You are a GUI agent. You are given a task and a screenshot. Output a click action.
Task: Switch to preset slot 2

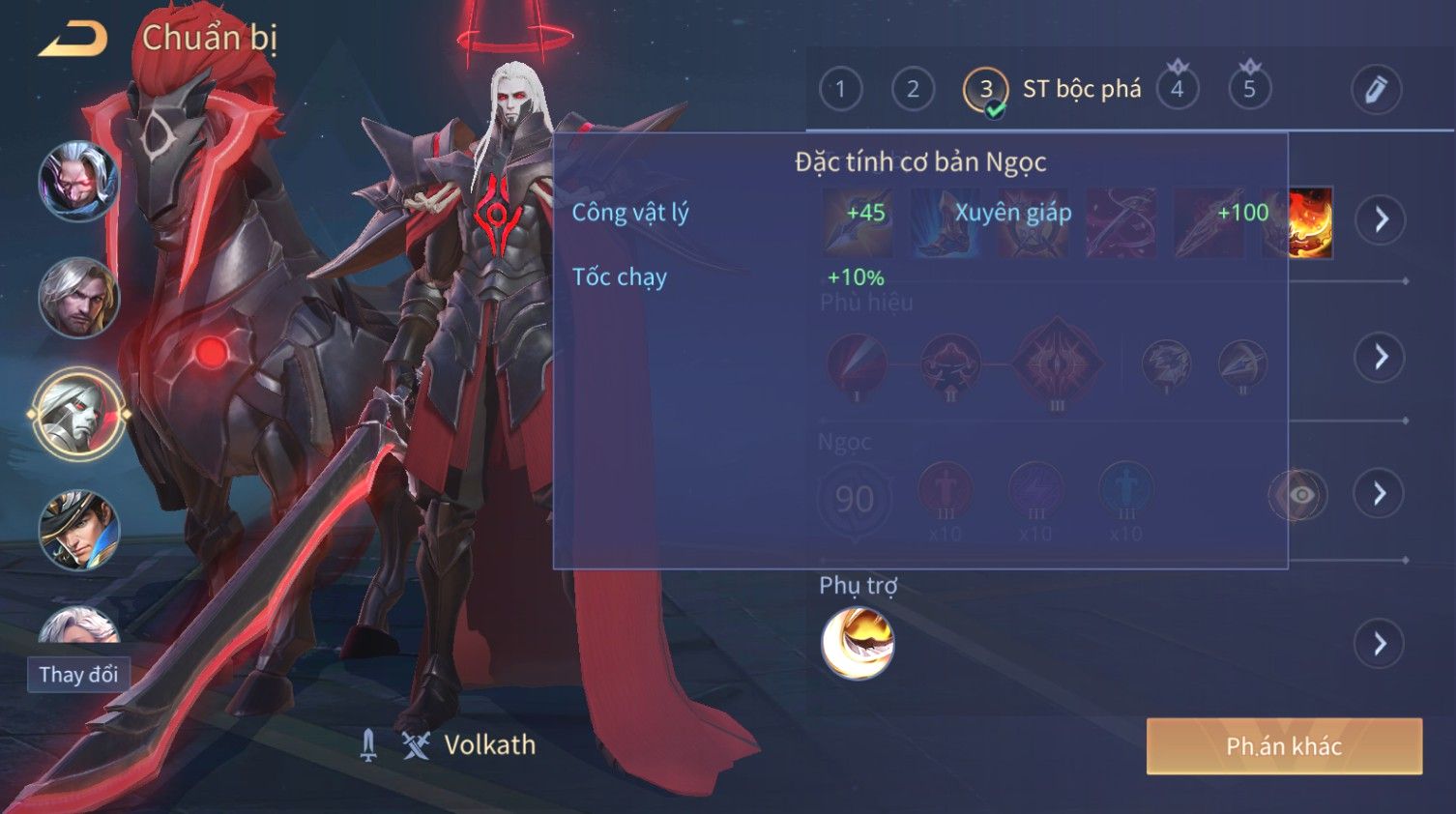click(x=913, y=90)
